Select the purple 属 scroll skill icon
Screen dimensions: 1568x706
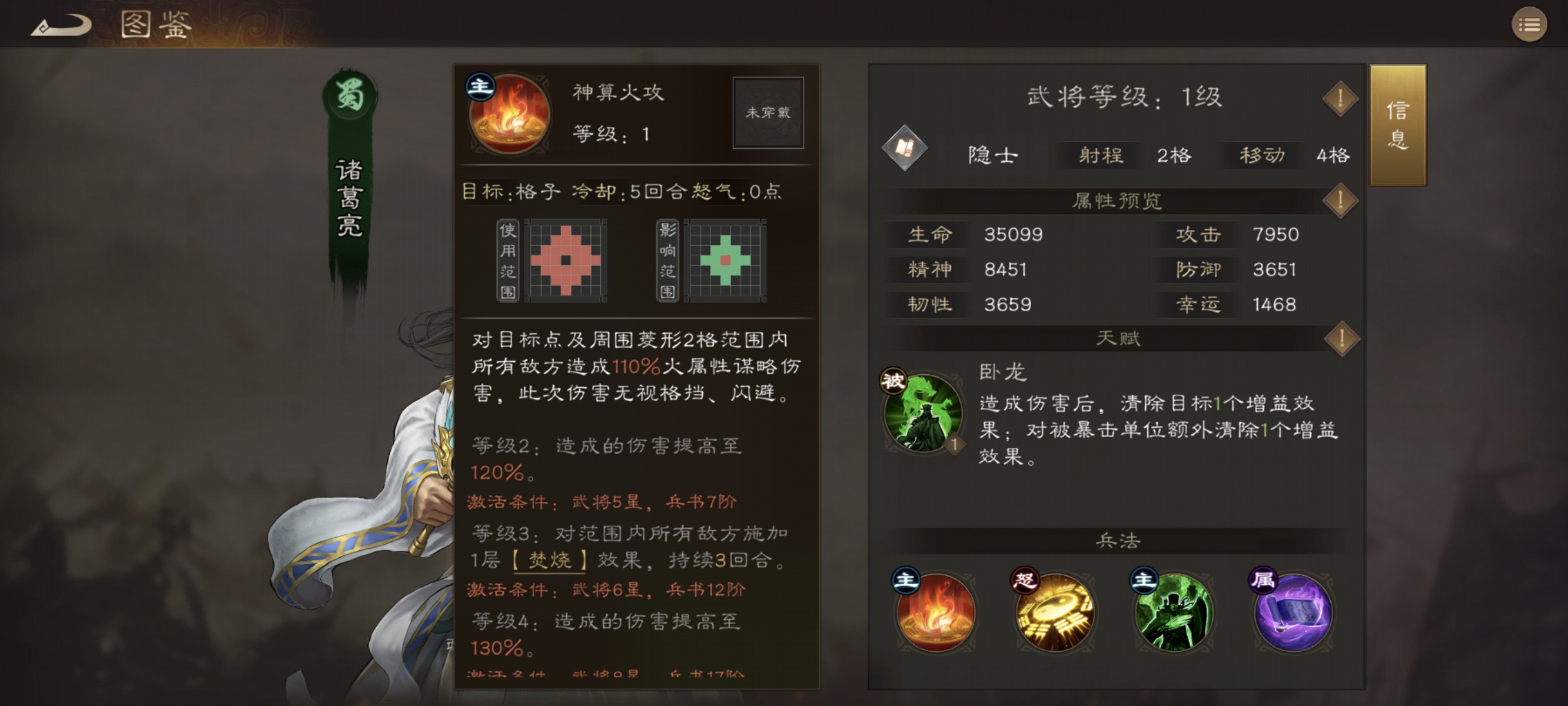pos(1293,615)
